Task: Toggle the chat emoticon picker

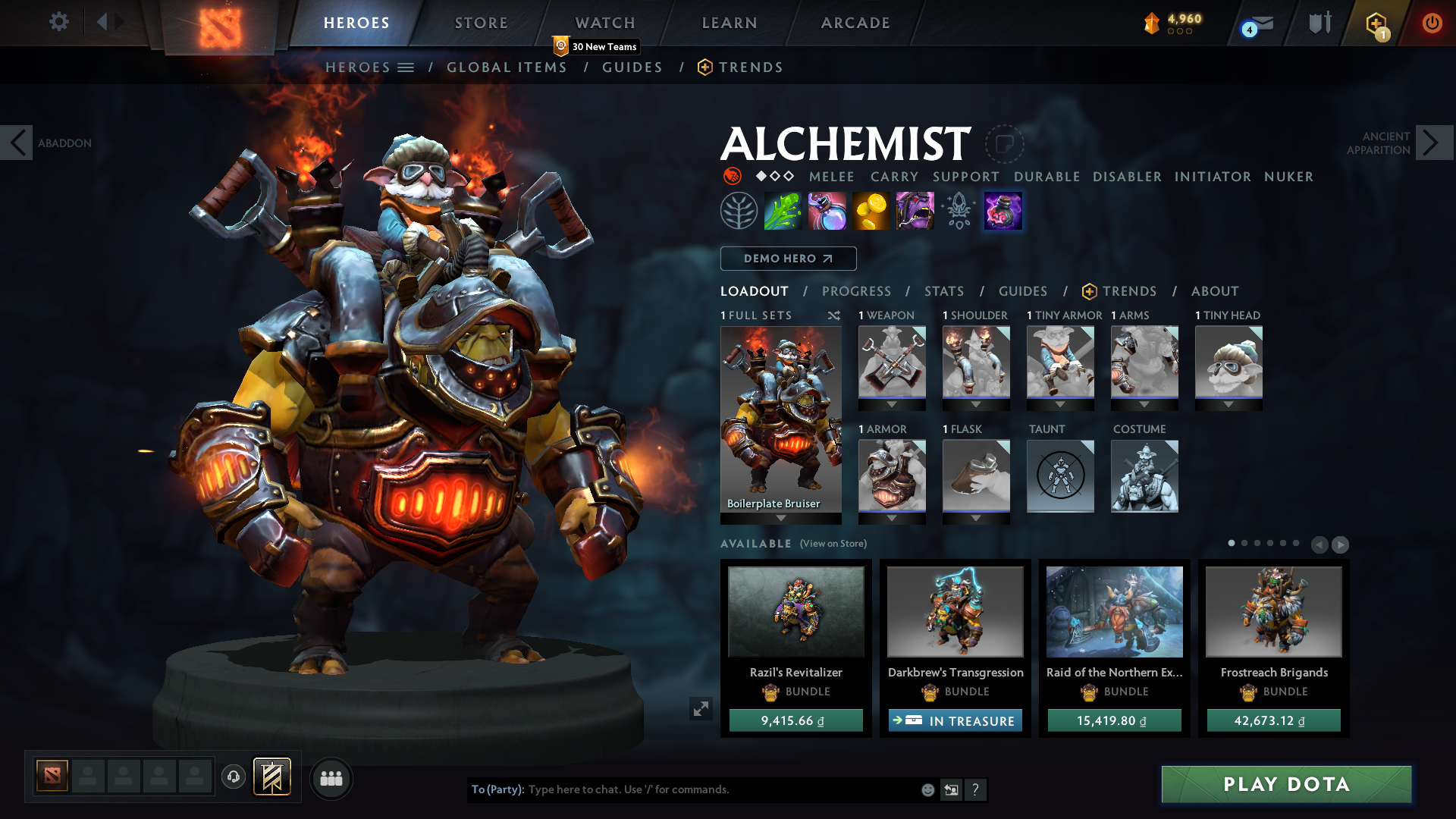Action: coord(927,789)
